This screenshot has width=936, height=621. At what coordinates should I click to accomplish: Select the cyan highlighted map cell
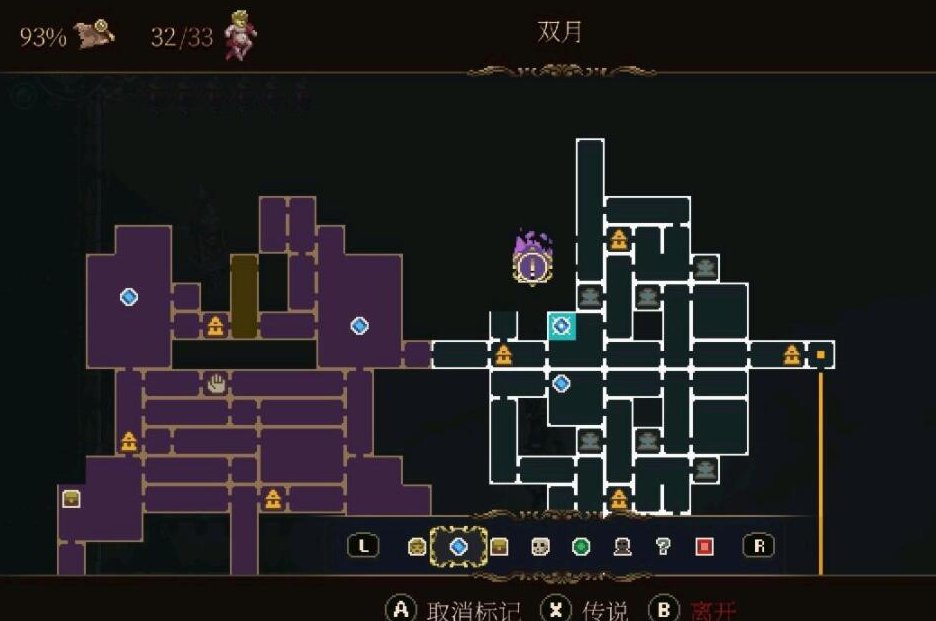[x=561, y=325]
